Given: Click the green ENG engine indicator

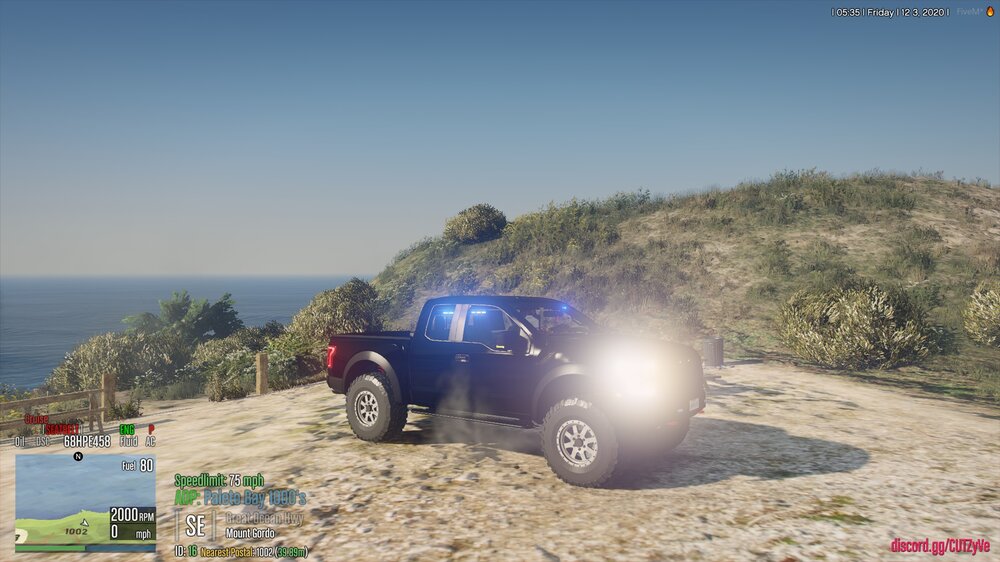Looking at the screenshot, I should 127,429.
